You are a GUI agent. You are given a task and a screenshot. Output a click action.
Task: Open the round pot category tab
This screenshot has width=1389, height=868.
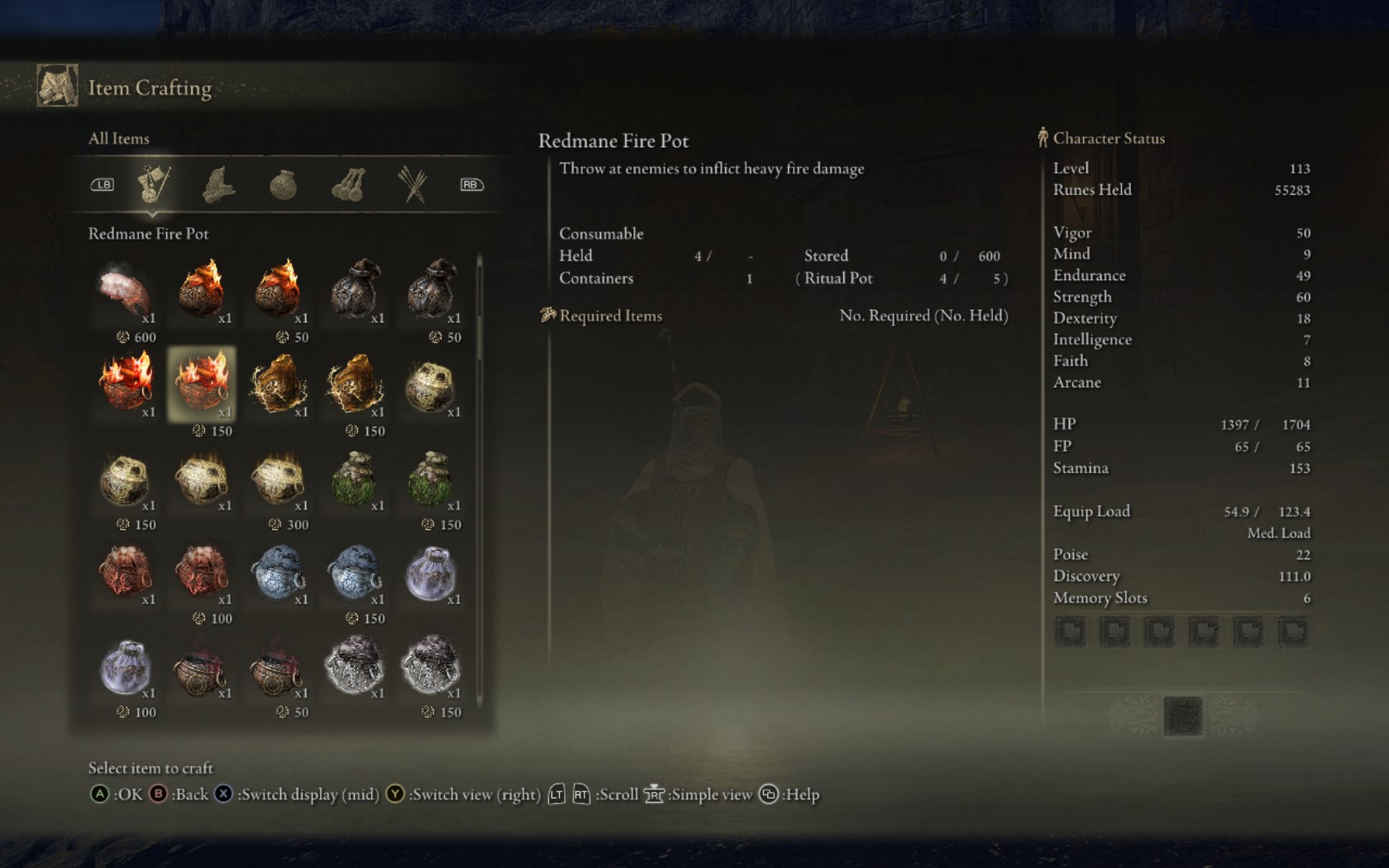tap(283, 184)
